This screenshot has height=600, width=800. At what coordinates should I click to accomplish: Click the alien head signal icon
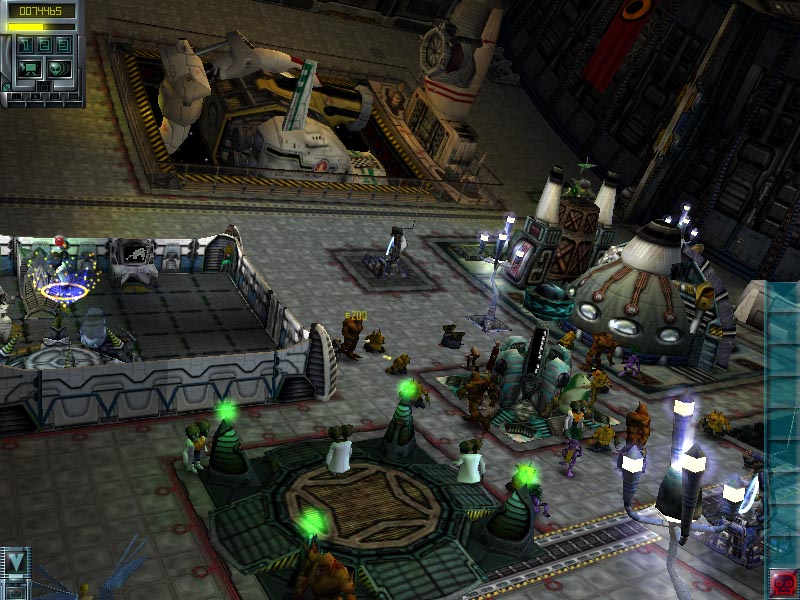[x=59, y=69]
